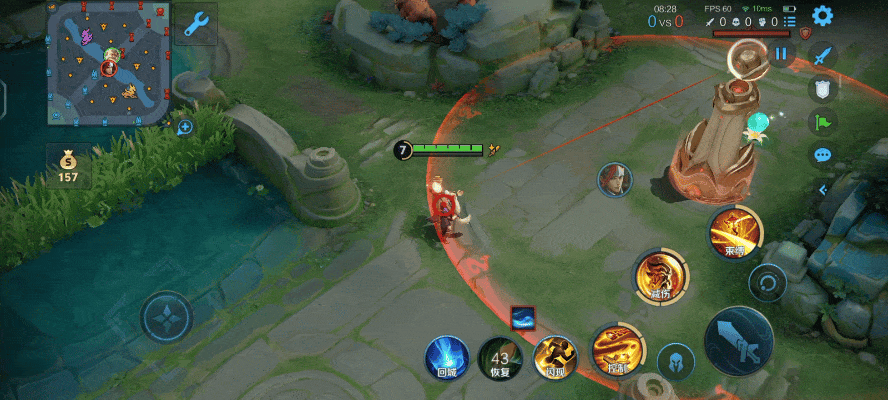Pause the game with the pause button

tap(781, 55)
